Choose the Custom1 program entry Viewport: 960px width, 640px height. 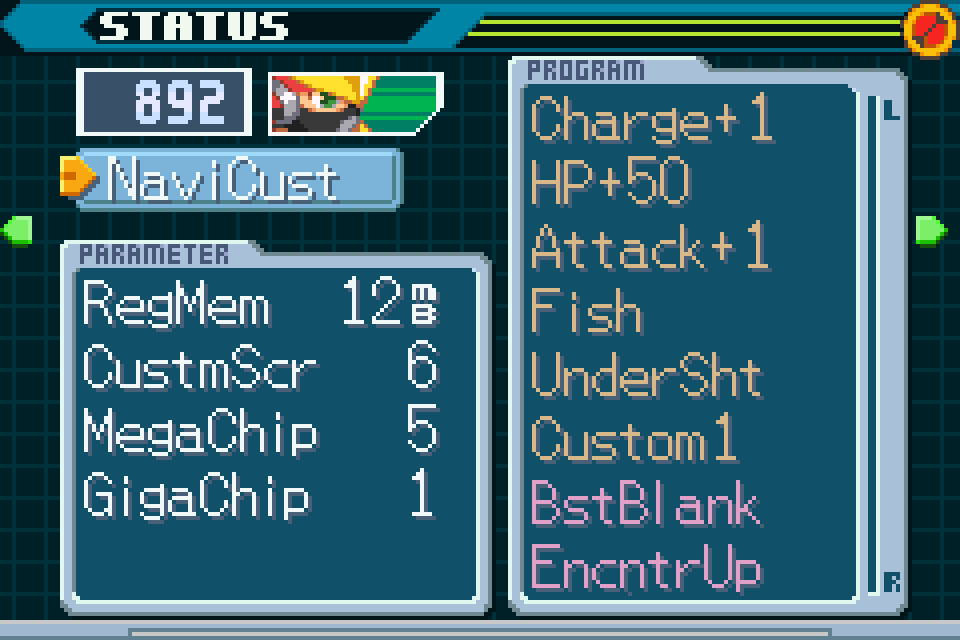point(633,439)
